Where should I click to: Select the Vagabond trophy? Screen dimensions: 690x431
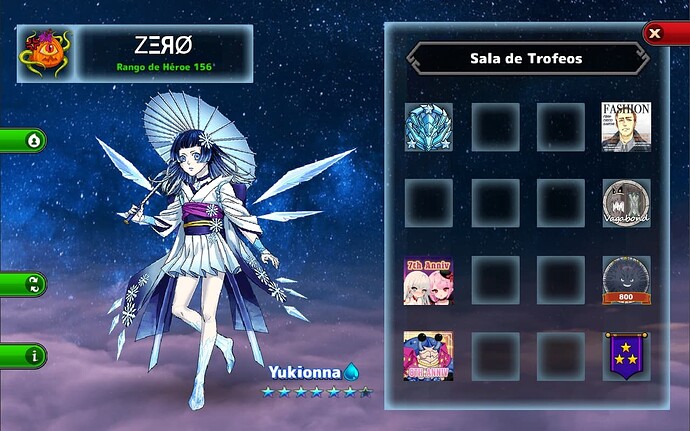(x=626, y=203)
